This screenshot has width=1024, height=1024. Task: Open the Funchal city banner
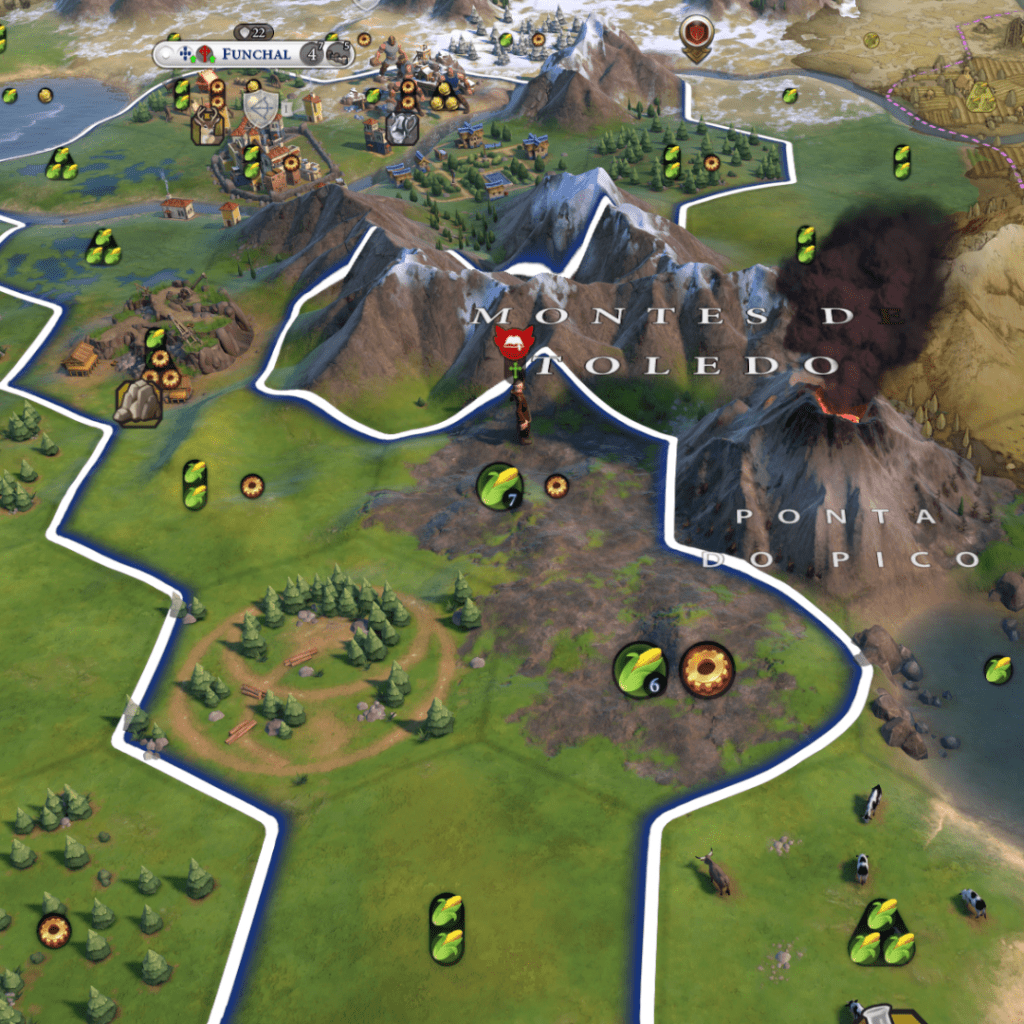255,54
